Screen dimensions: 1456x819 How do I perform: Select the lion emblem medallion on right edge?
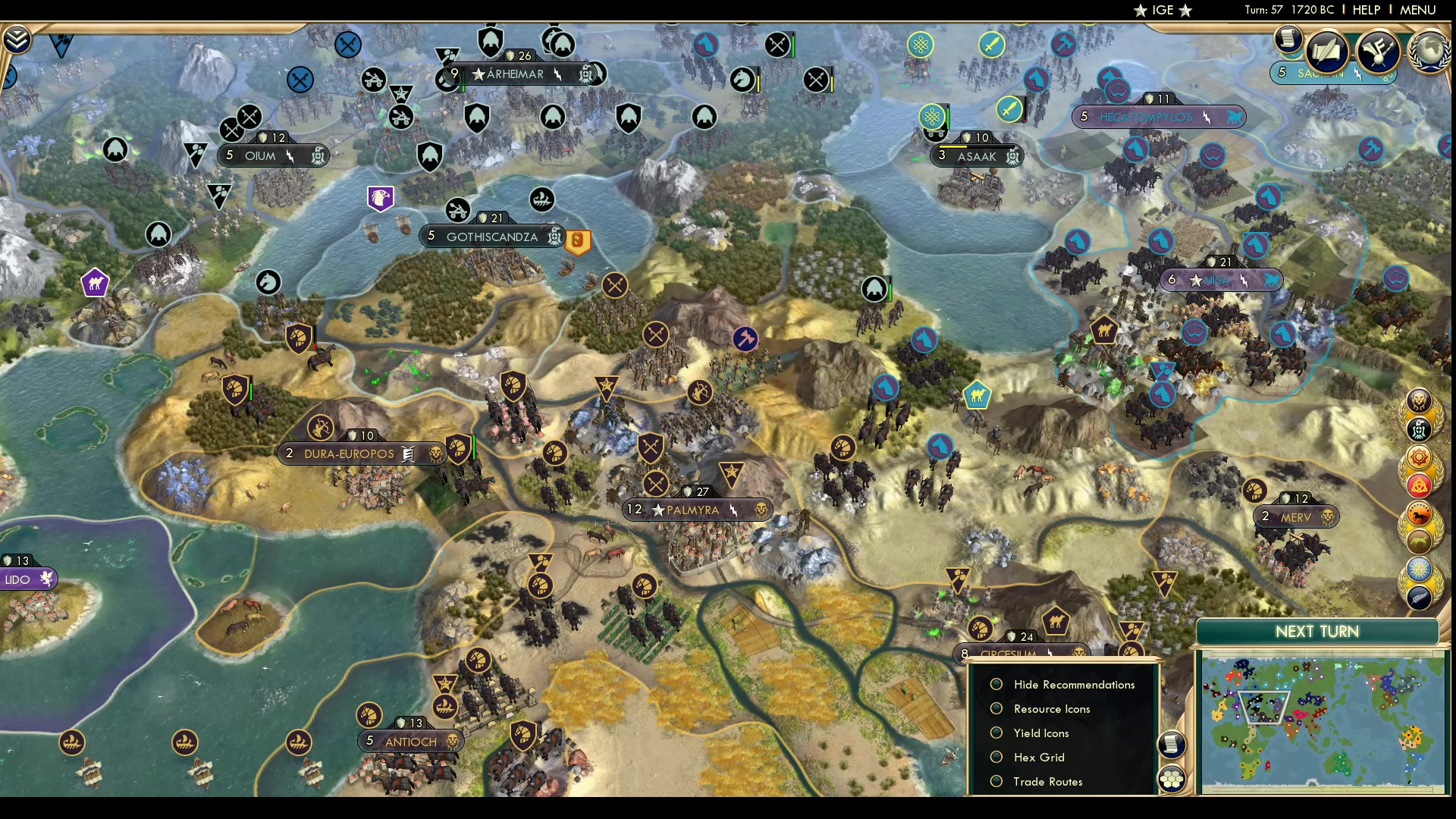1418,400
